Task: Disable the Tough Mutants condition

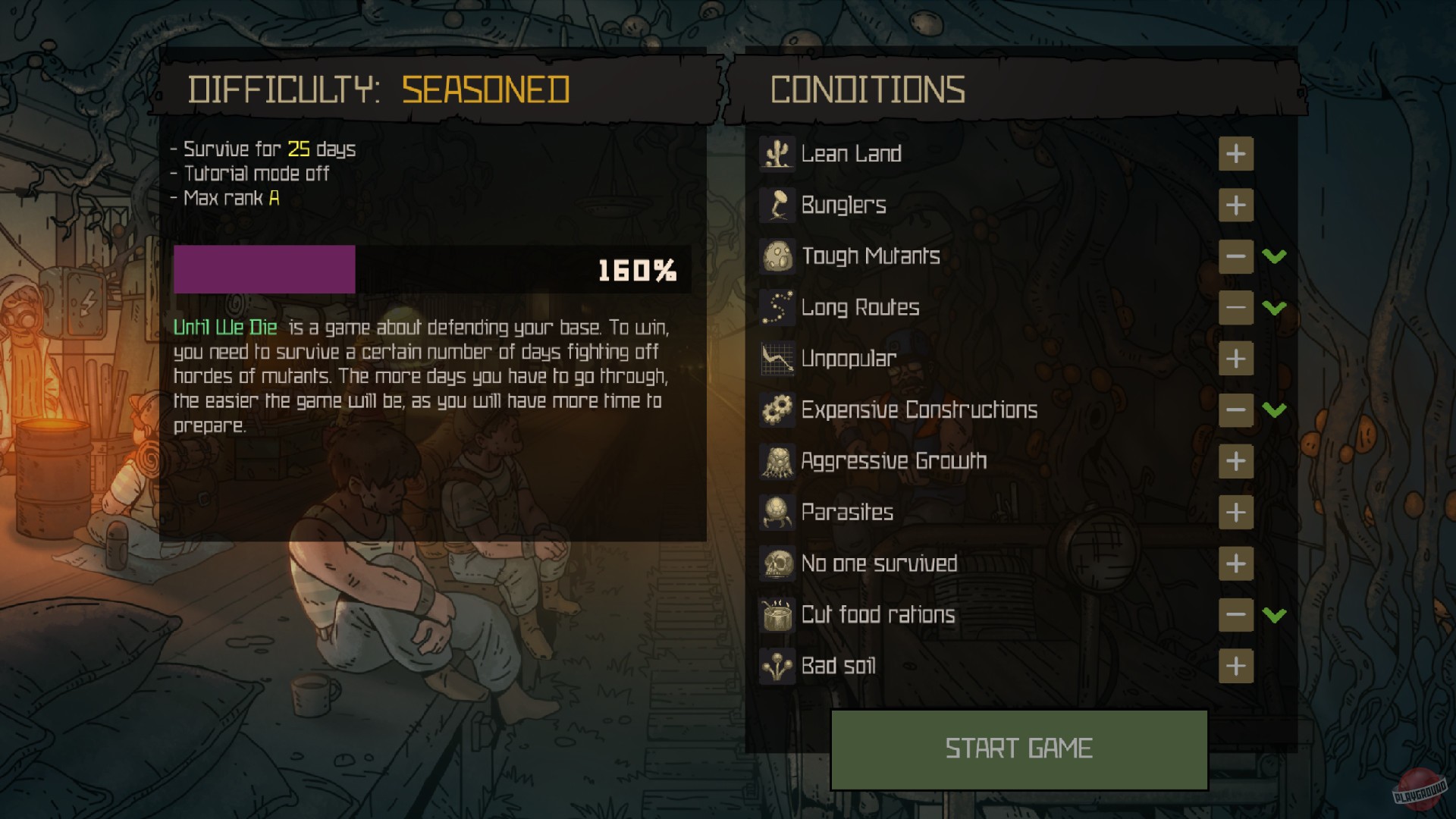Action: [x=1236, y=257]
